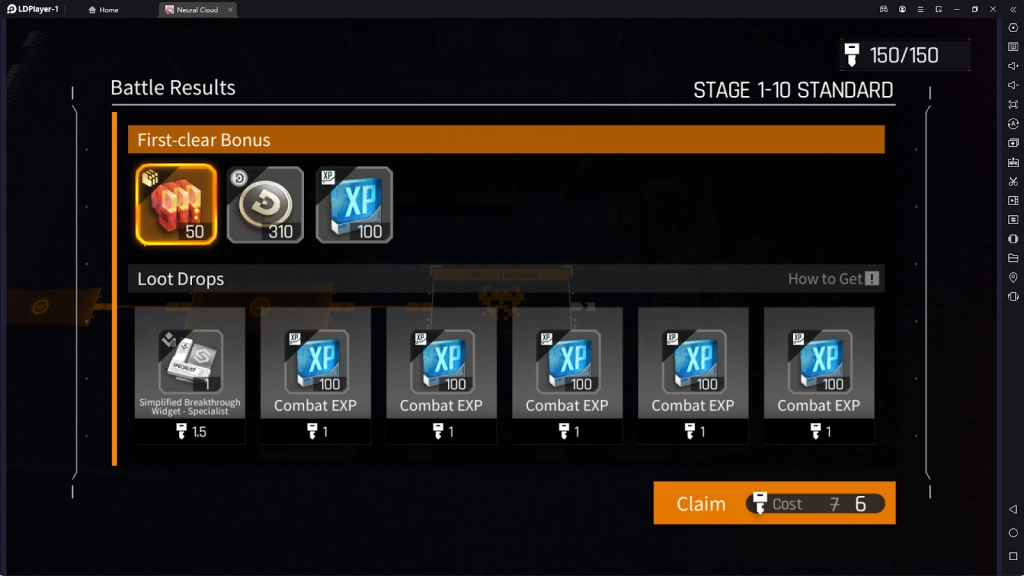
Task: Open the How to Get info
Action: 833,279
